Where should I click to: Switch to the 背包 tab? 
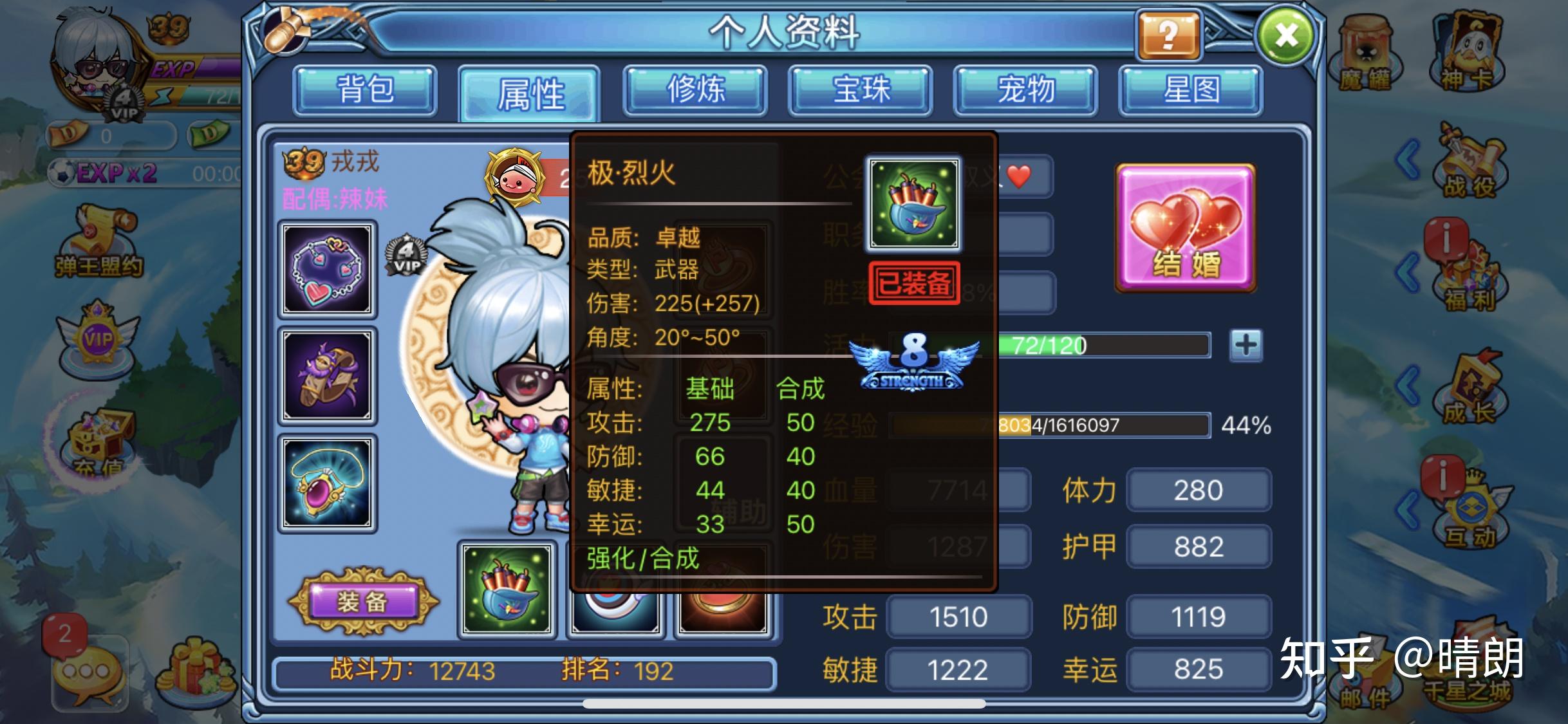(364, 91)
